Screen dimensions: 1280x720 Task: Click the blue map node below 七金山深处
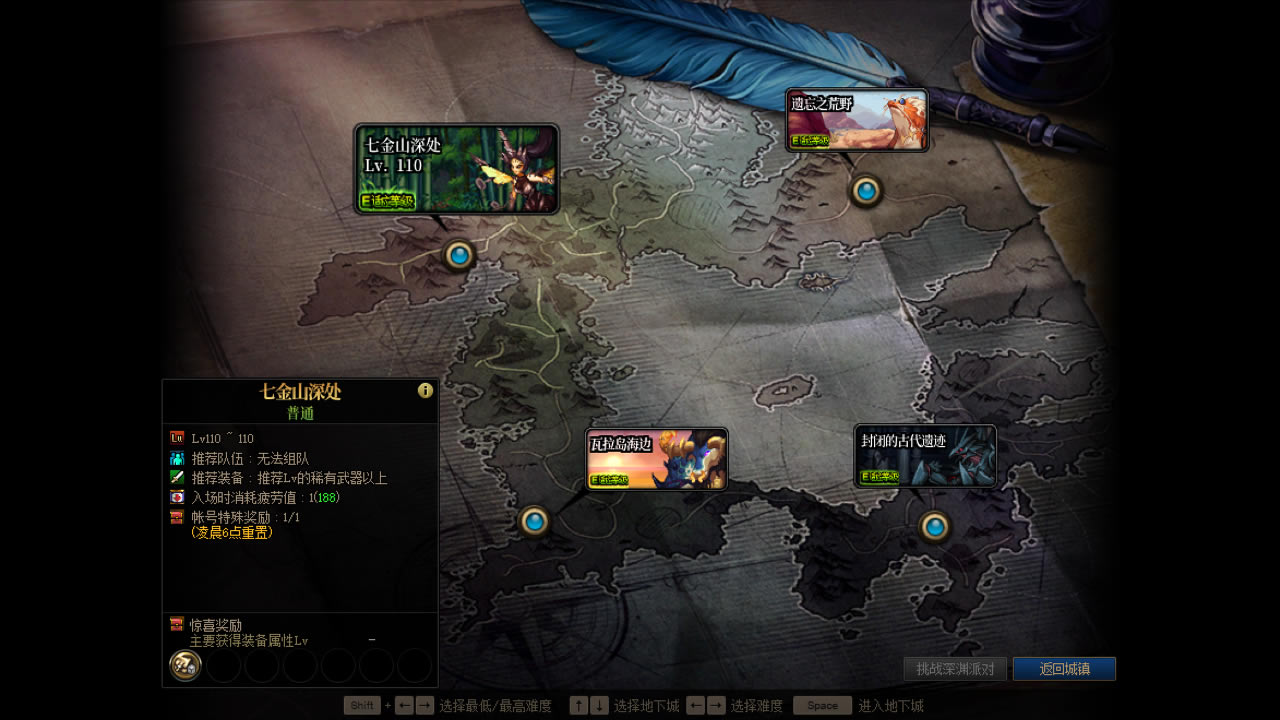pyautogui.click(x=458, y=254)
